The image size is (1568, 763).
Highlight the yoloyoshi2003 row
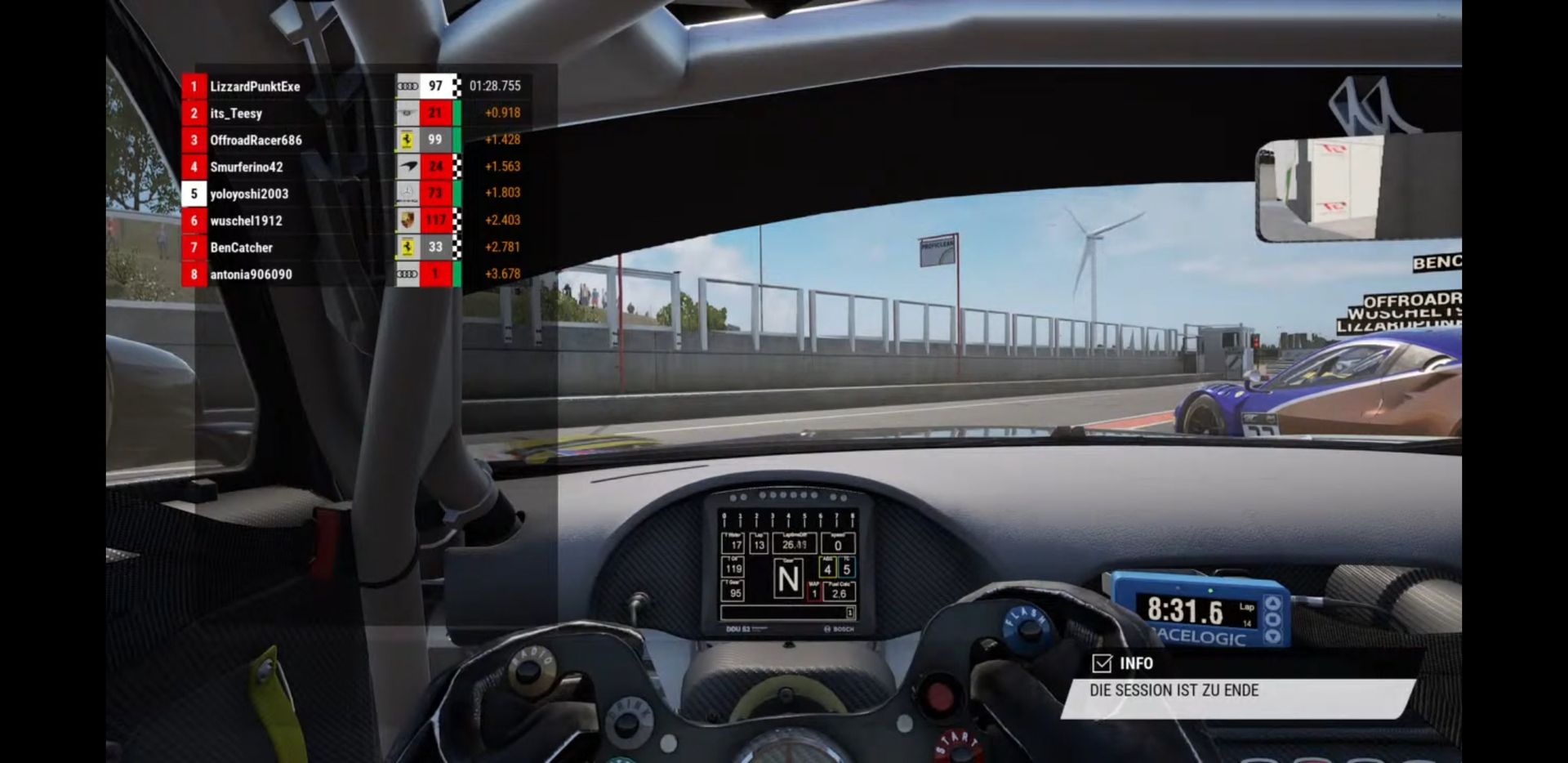249,194
